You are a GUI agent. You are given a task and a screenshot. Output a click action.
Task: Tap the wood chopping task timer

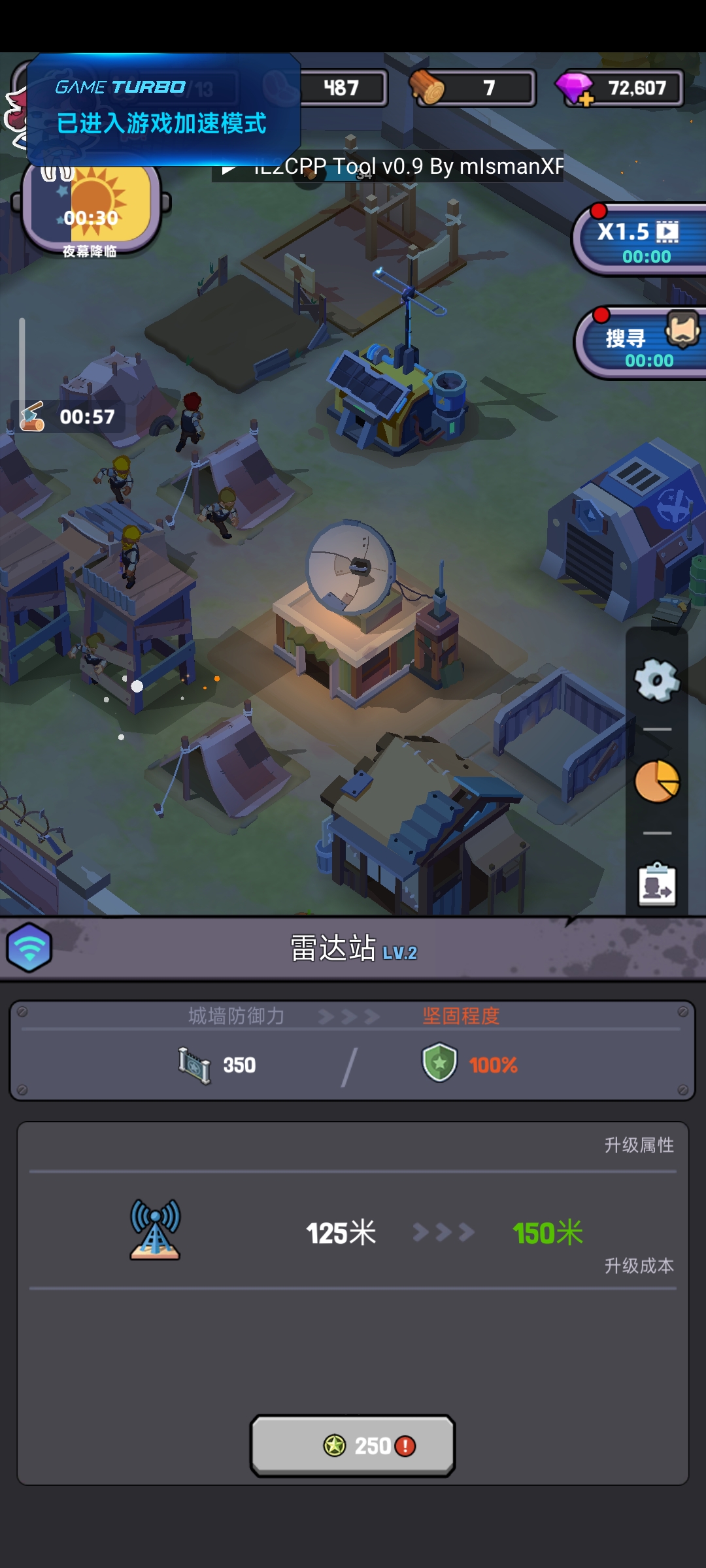[x=69, y=416]
